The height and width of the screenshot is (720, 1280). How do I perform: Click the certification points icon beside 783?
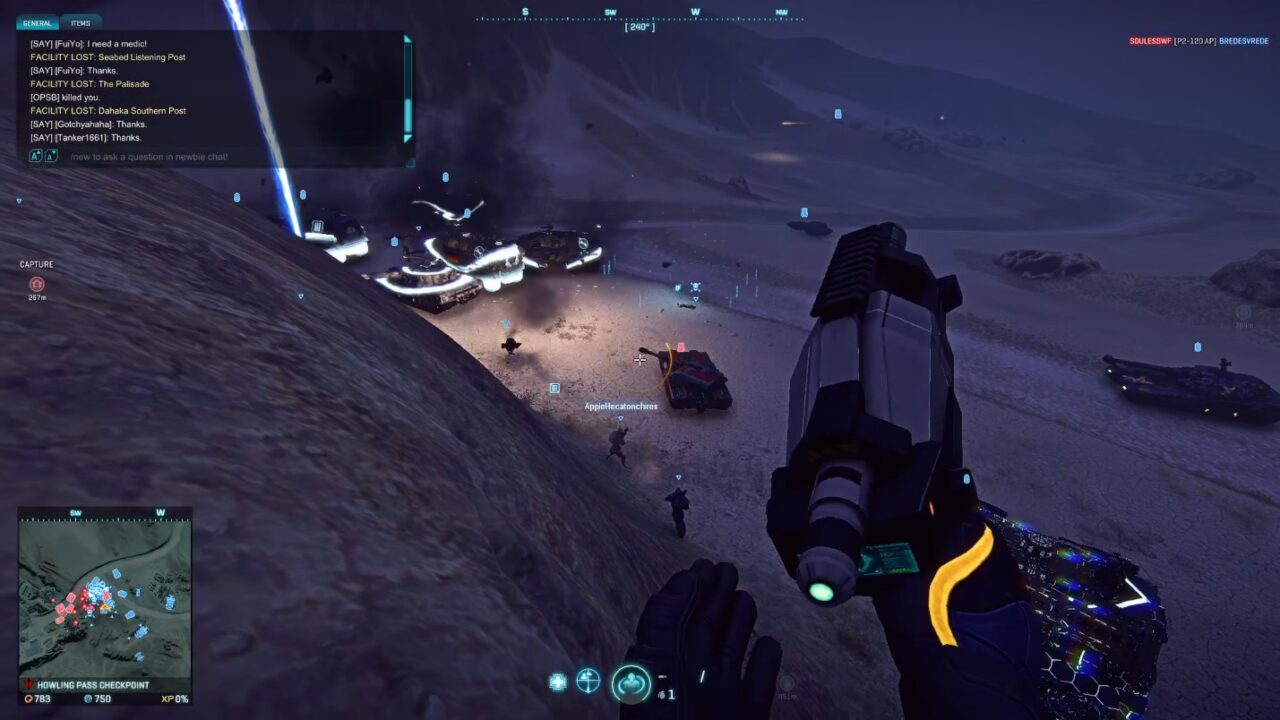coord(29,699)
